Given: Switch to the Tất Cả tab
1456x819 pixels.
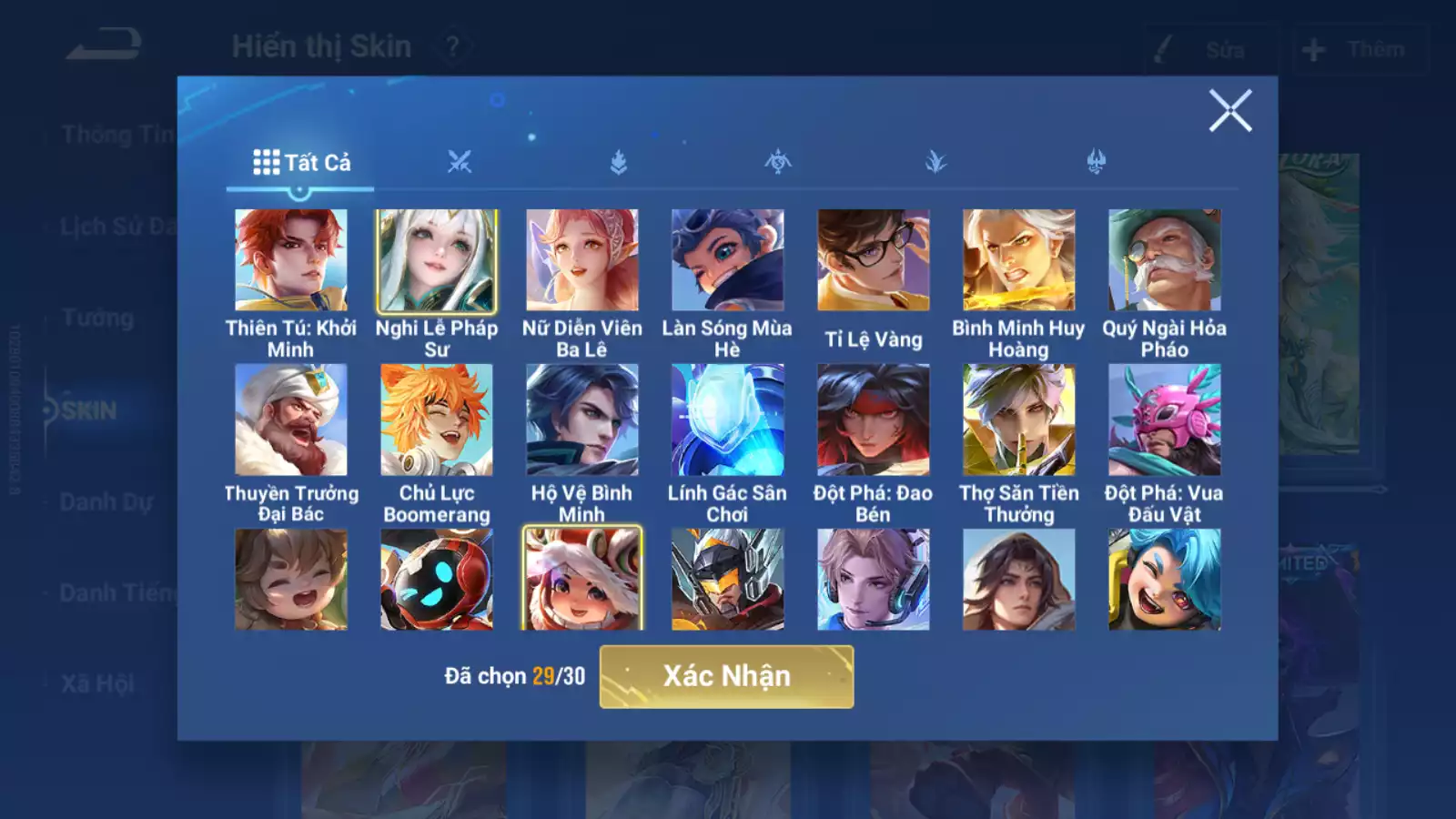Looking at the screenshot, I should tap(302, 163).
